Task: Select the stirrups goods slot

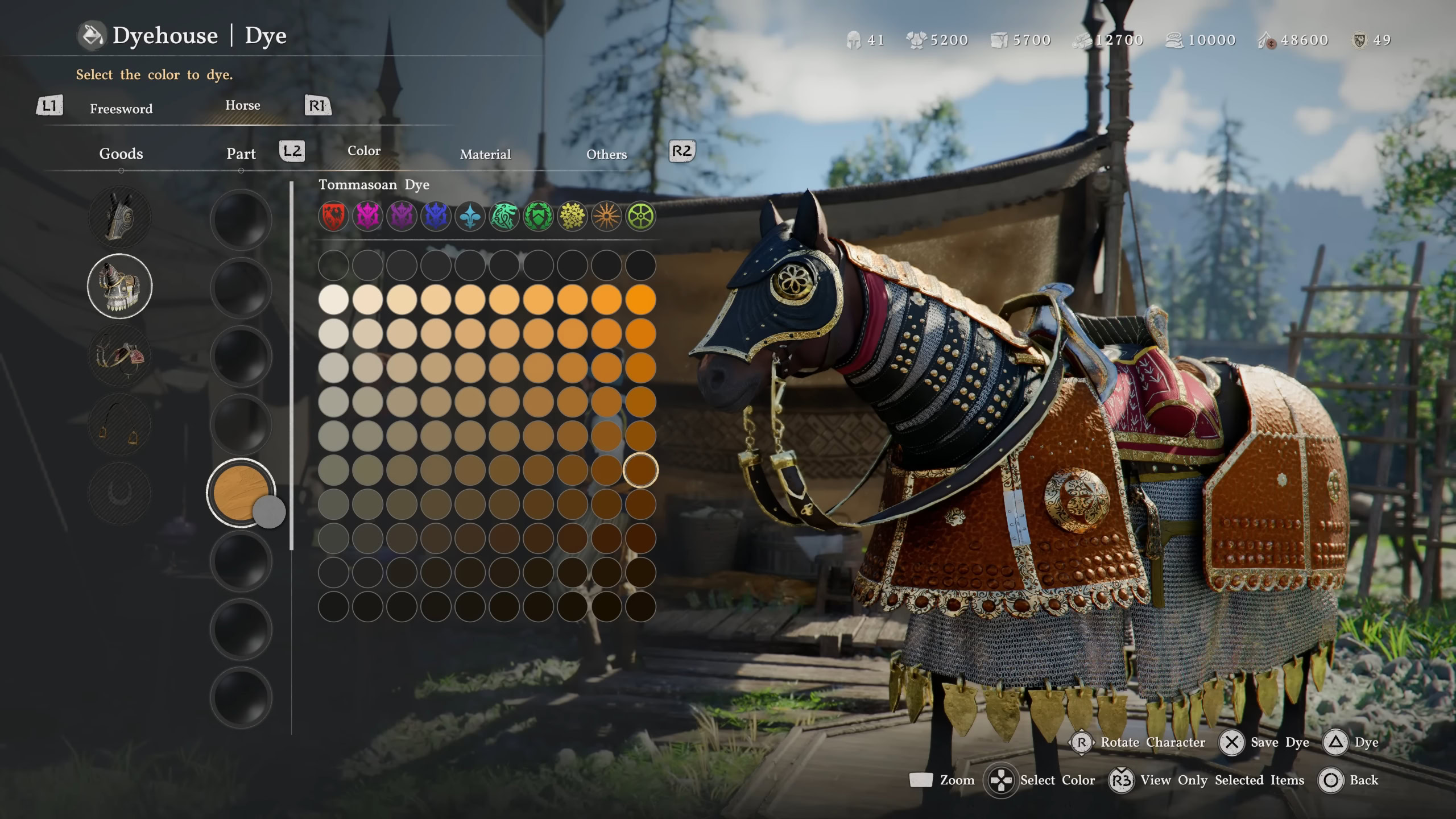Action: (119, 424)
